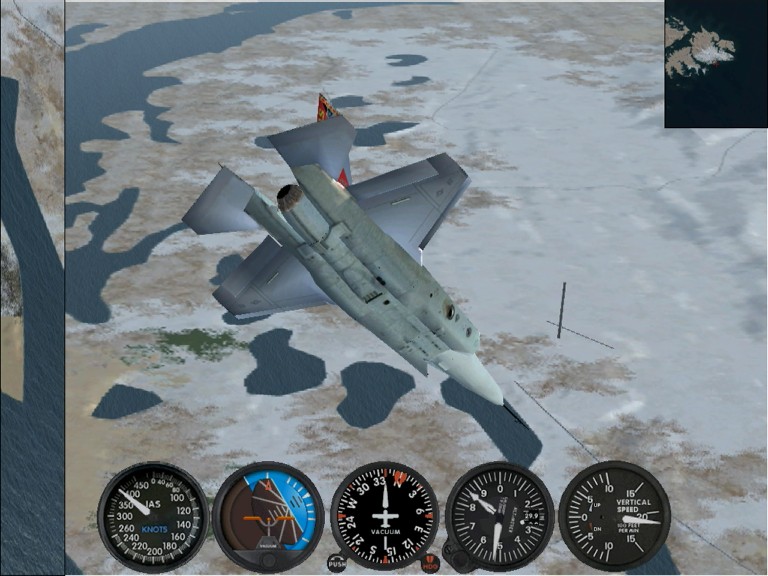This screenshot has height=576, width=768.
Task: Adjust the red HDG bug knob
Action: click(431, 563)
